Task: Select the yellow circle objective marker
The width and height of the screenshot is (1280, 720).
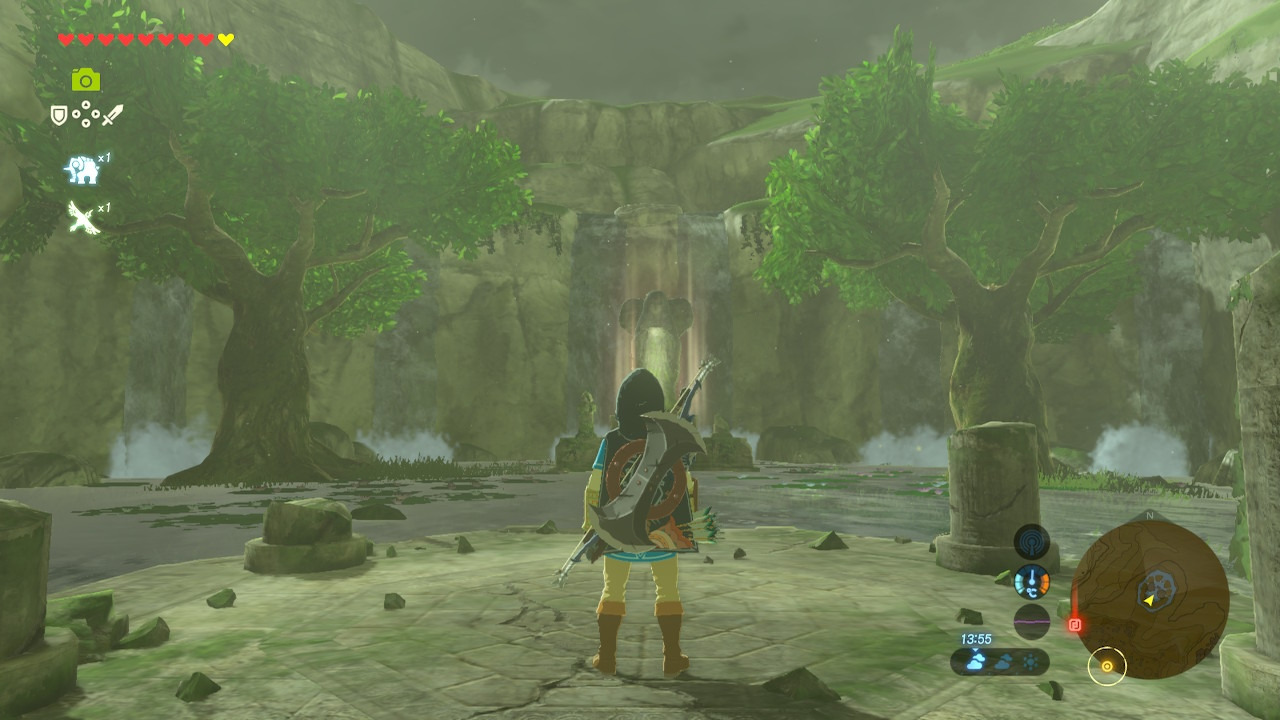Action: (1107, 665)
